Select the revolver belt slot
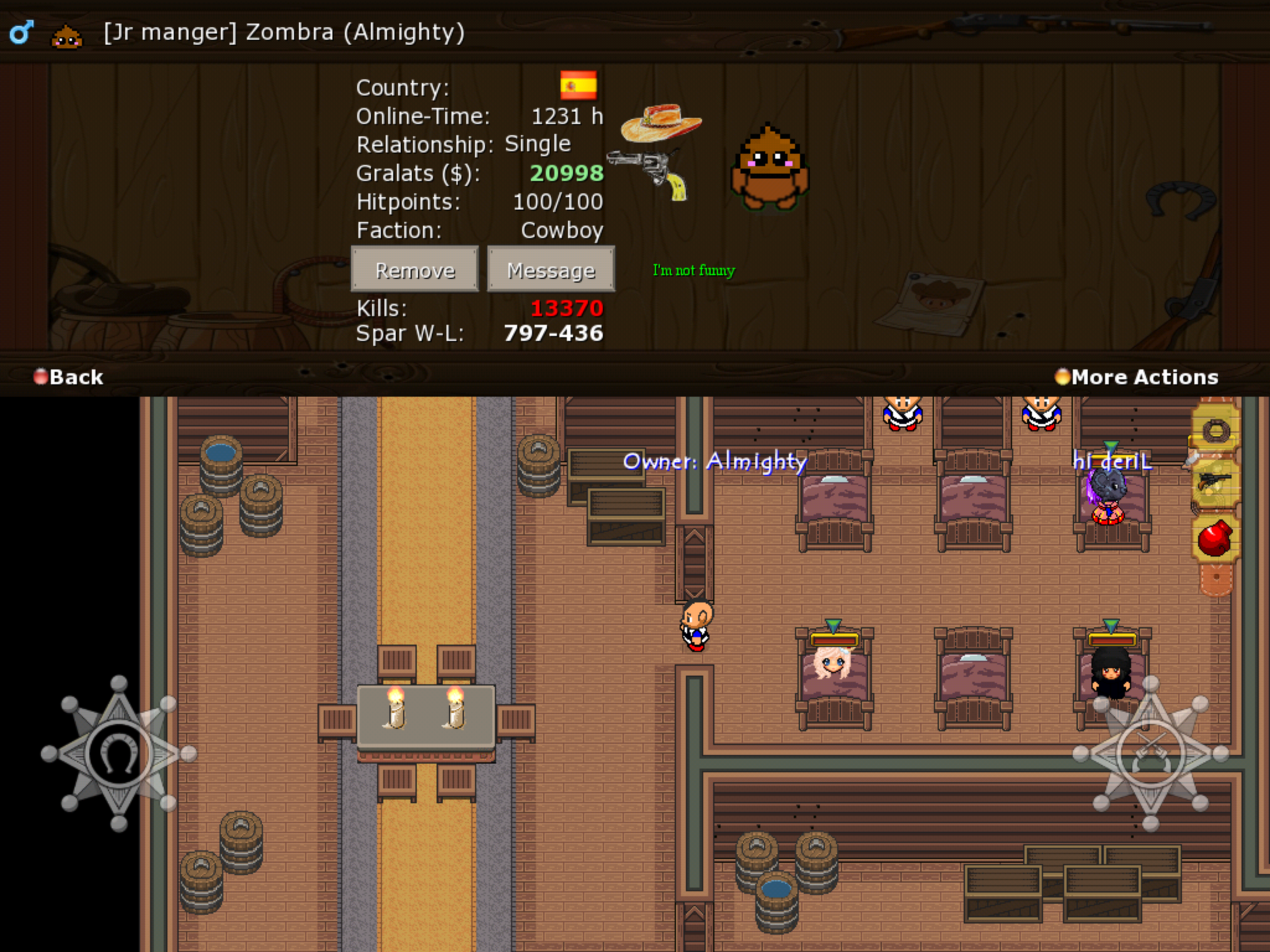This screenshot has height=952, width=1270. click(1215, 483)
